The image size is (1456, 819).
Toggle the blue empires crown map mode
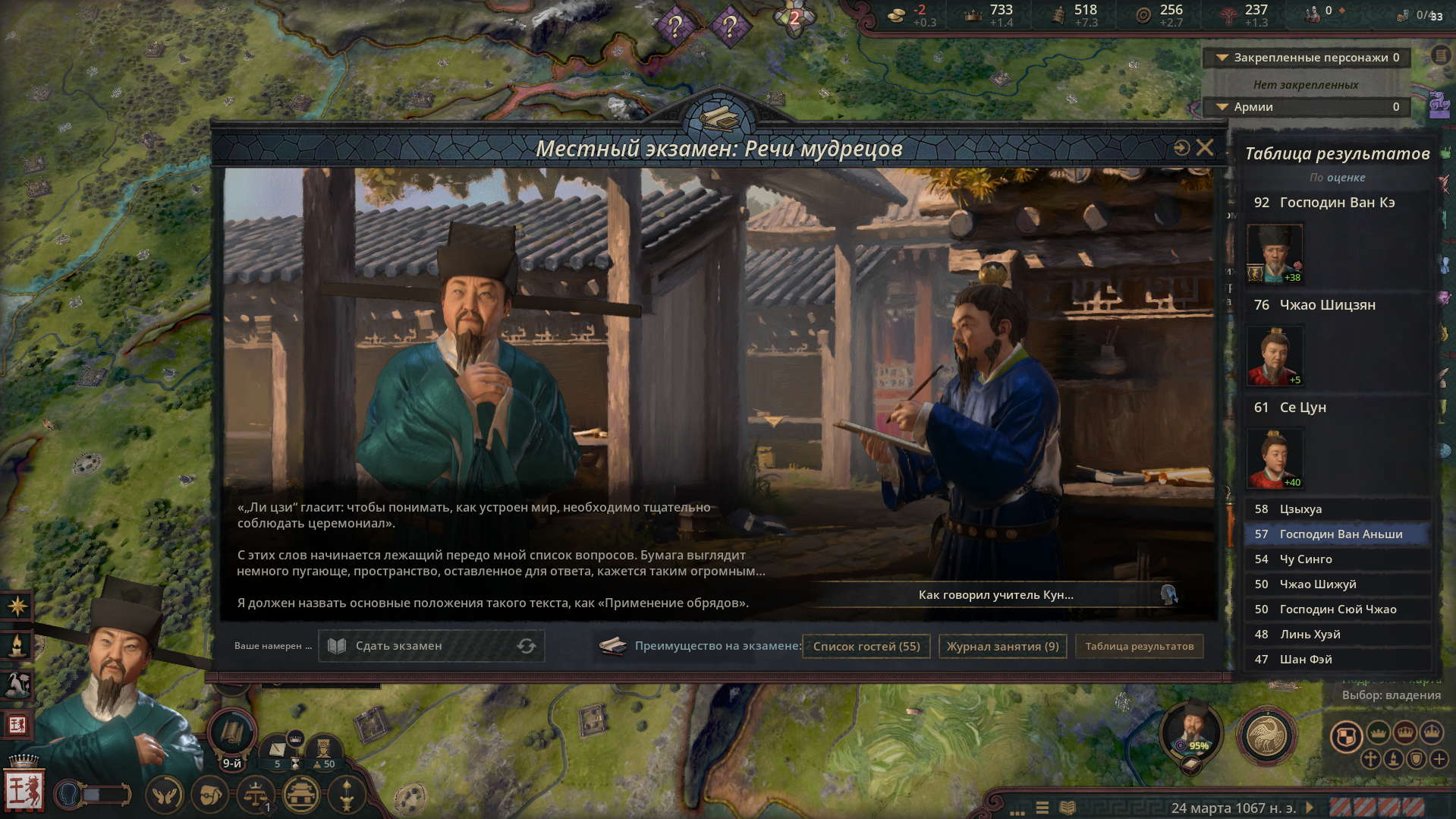[x=1432, y=732]
